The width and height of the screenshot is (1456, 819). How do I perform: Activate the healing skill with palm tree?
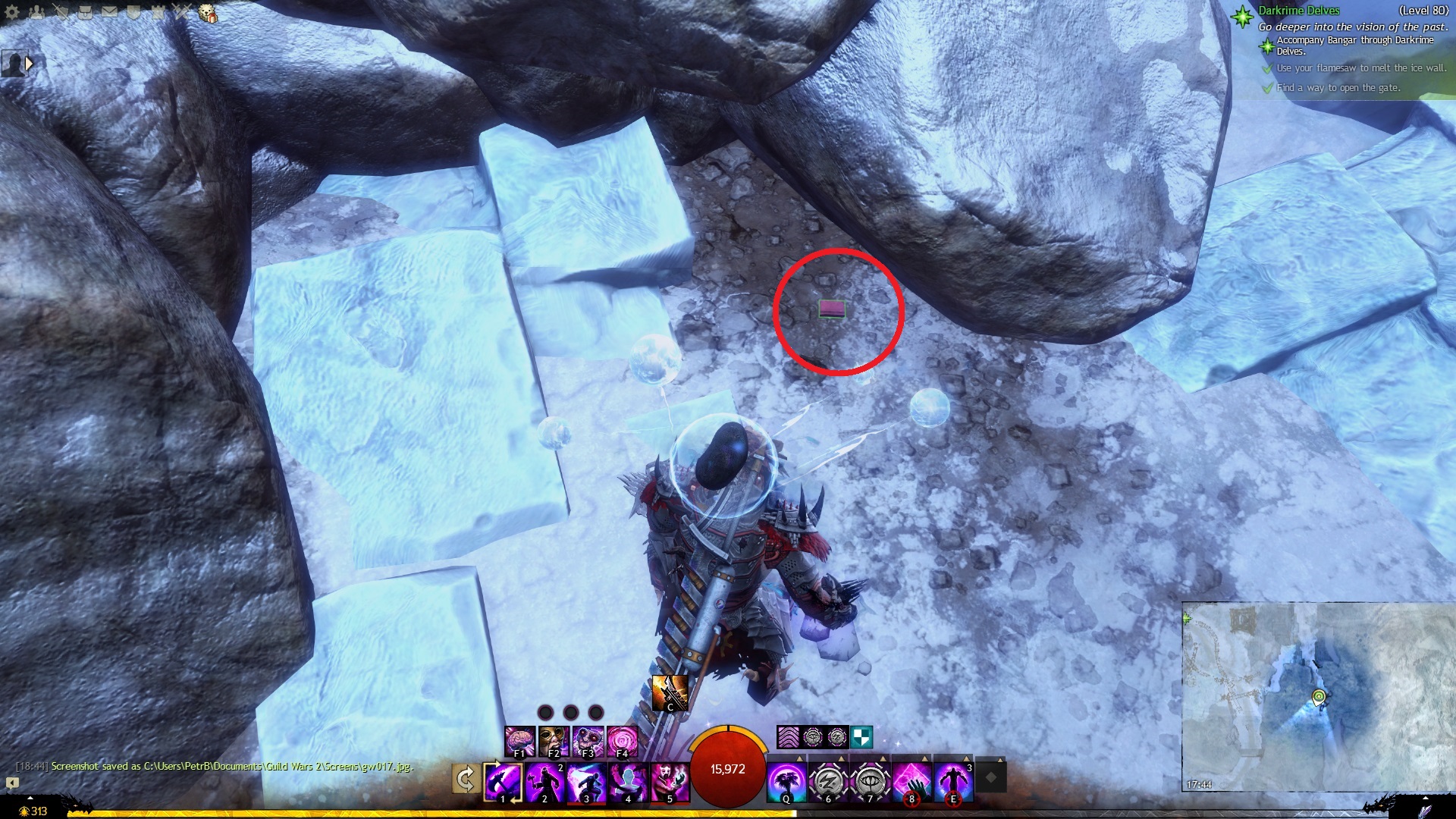[x=786, y=782]
